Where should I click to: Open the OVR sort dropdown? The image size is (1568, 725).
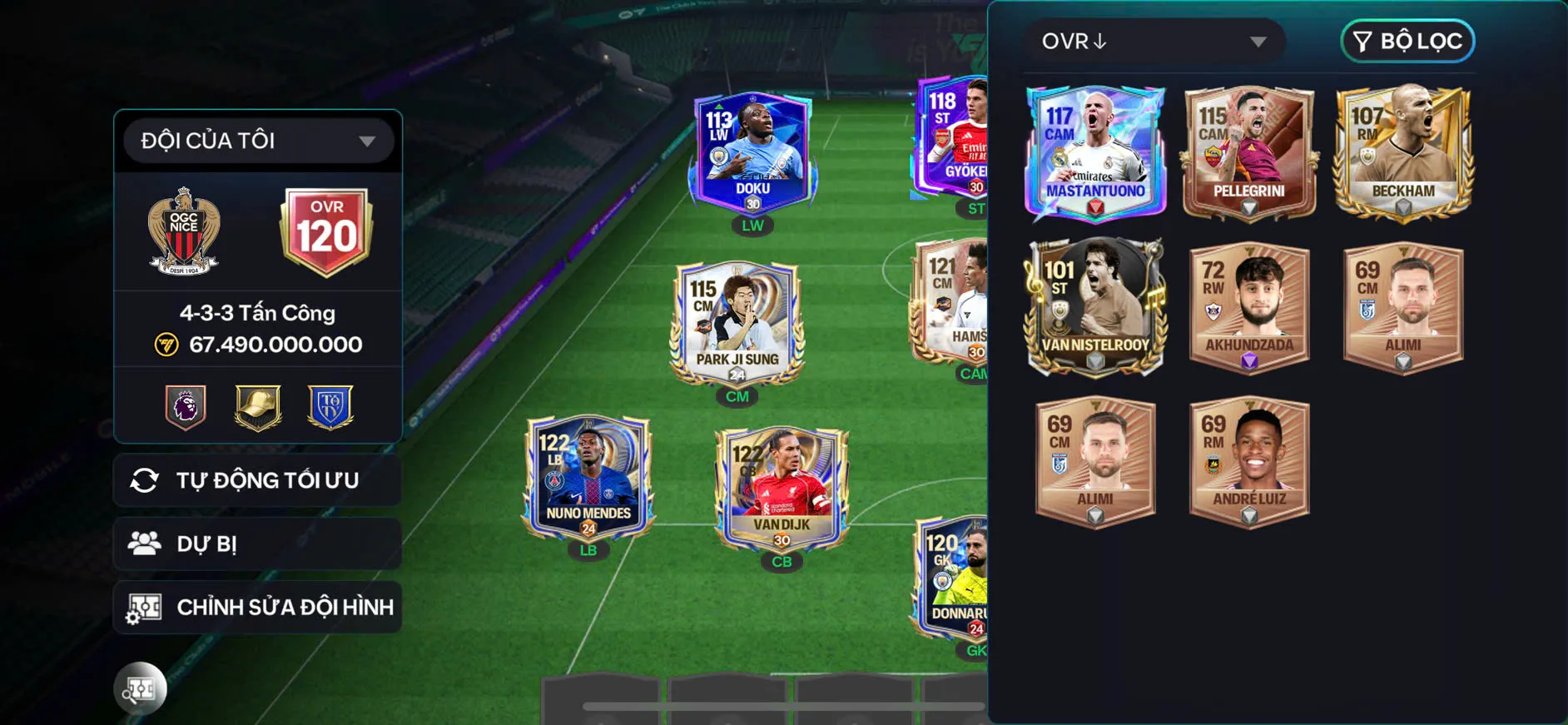coord(1154,42)
